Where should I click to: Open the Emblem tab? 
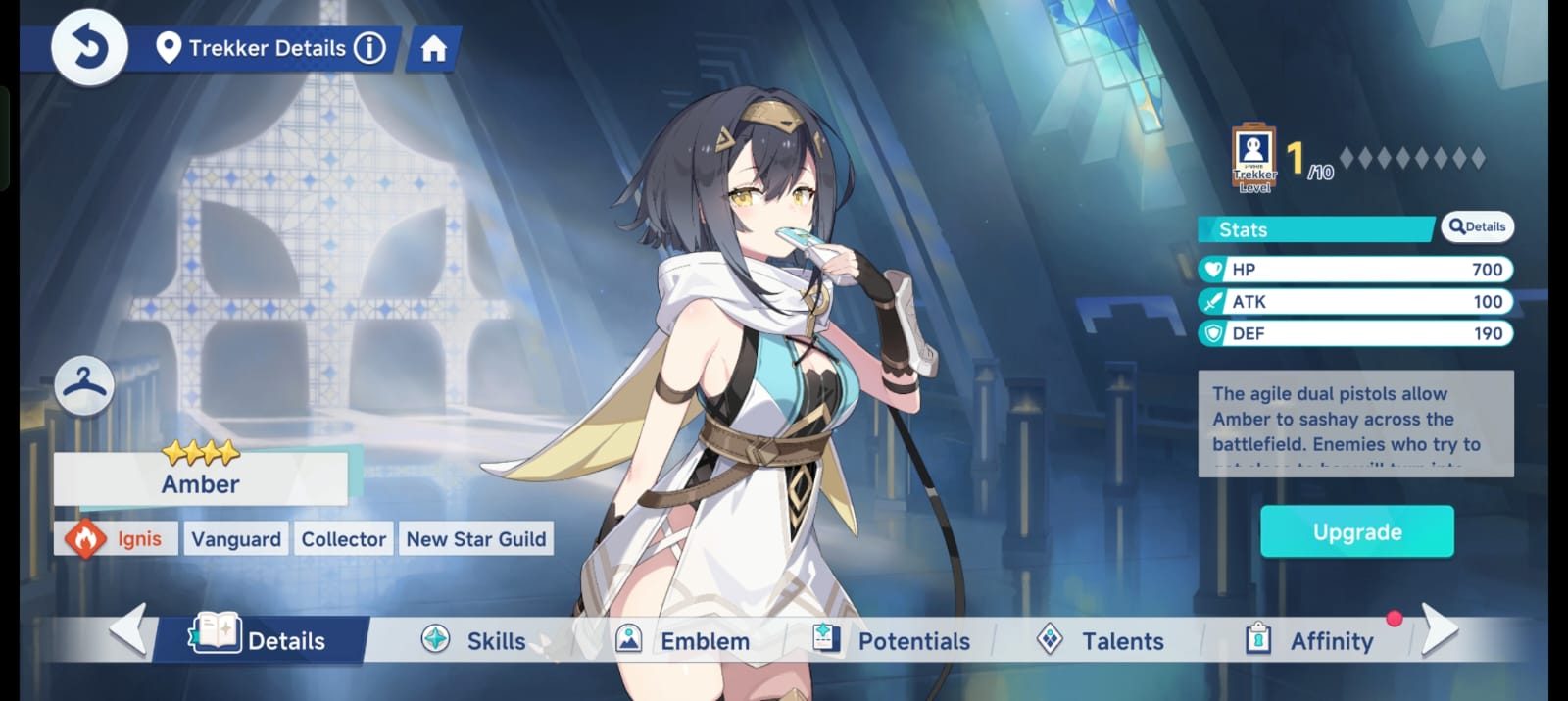click(x=683, y=641)
